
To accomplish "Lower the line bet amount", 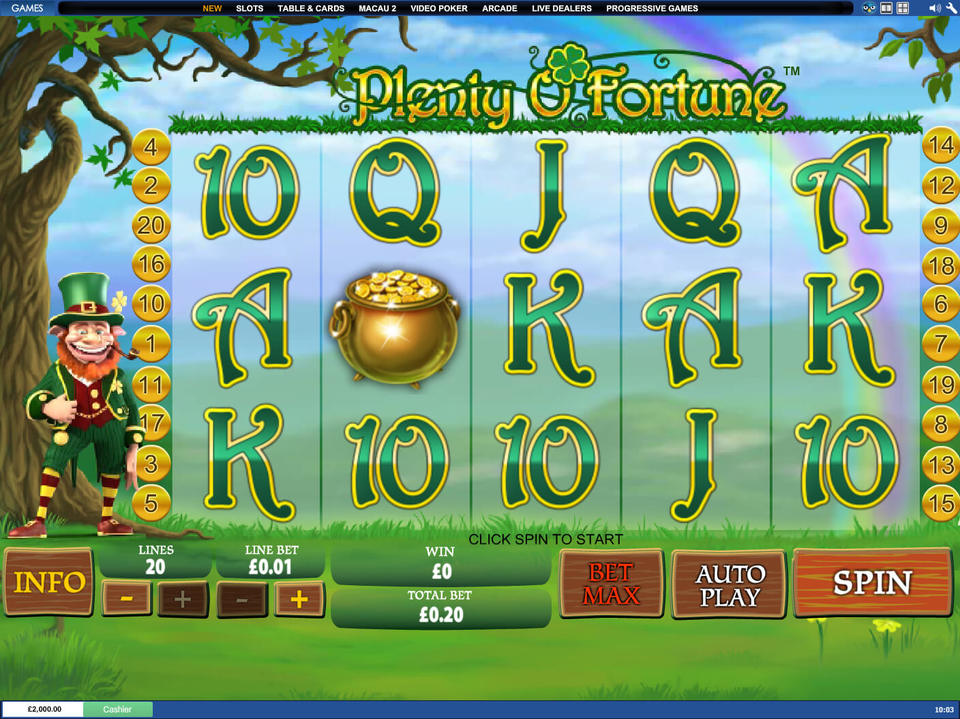I will click(243, 599).
